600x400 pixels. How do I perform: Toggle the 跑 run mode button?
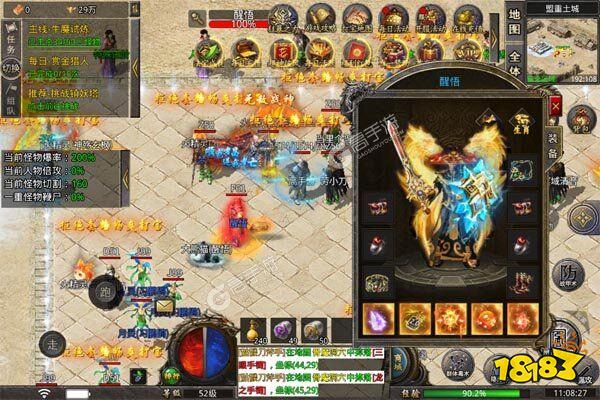click(105, 294)
